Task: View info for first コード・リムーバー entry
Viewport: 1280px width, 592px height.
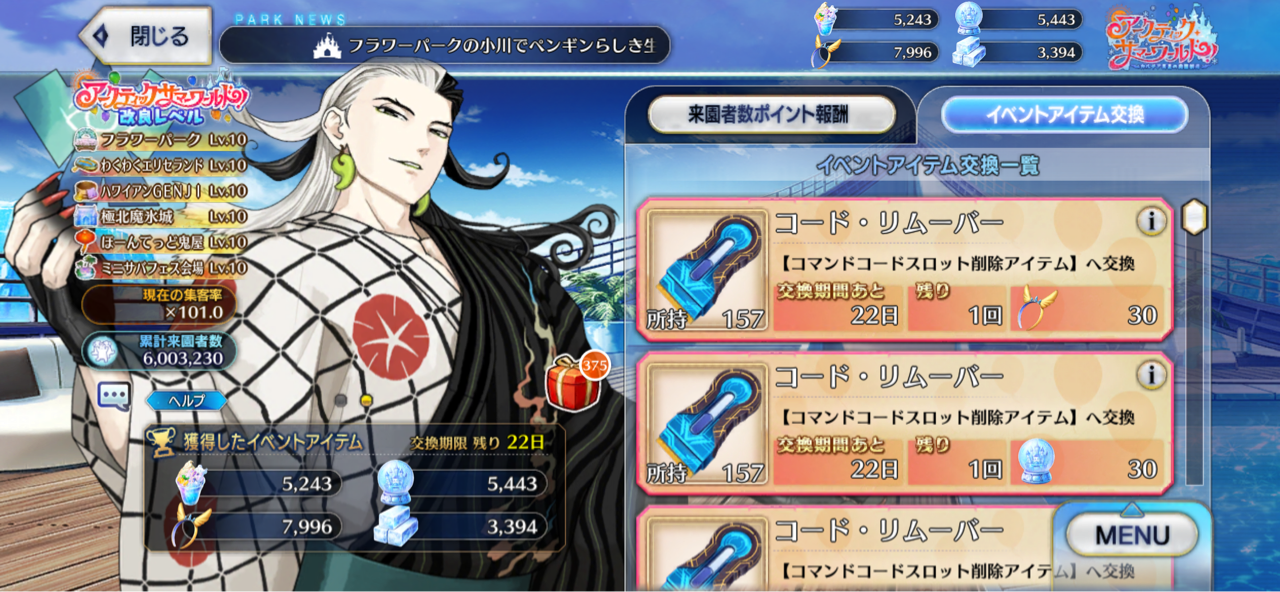Action: point(1151,221)
